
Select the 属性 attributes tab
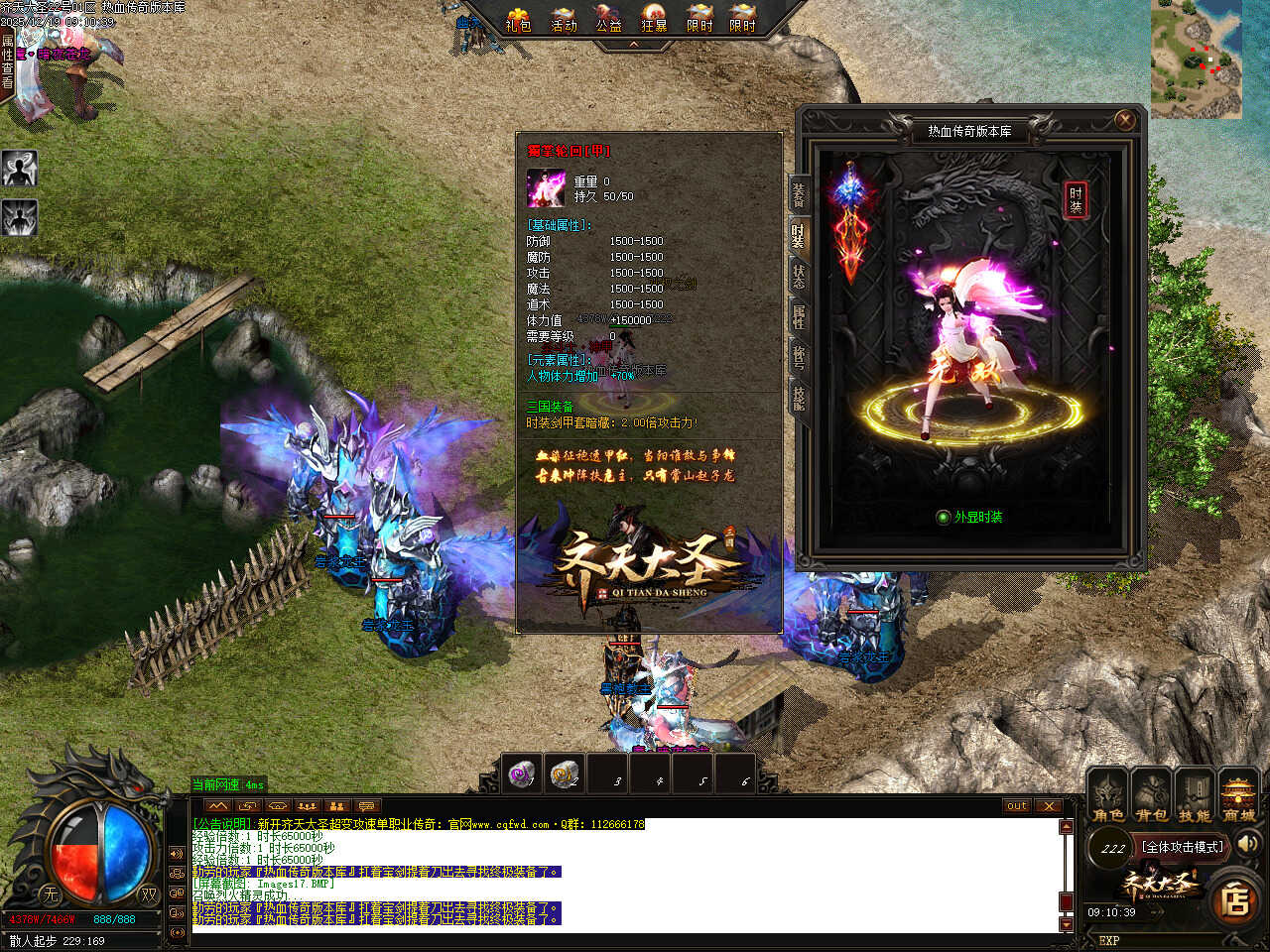pos(798,317)
